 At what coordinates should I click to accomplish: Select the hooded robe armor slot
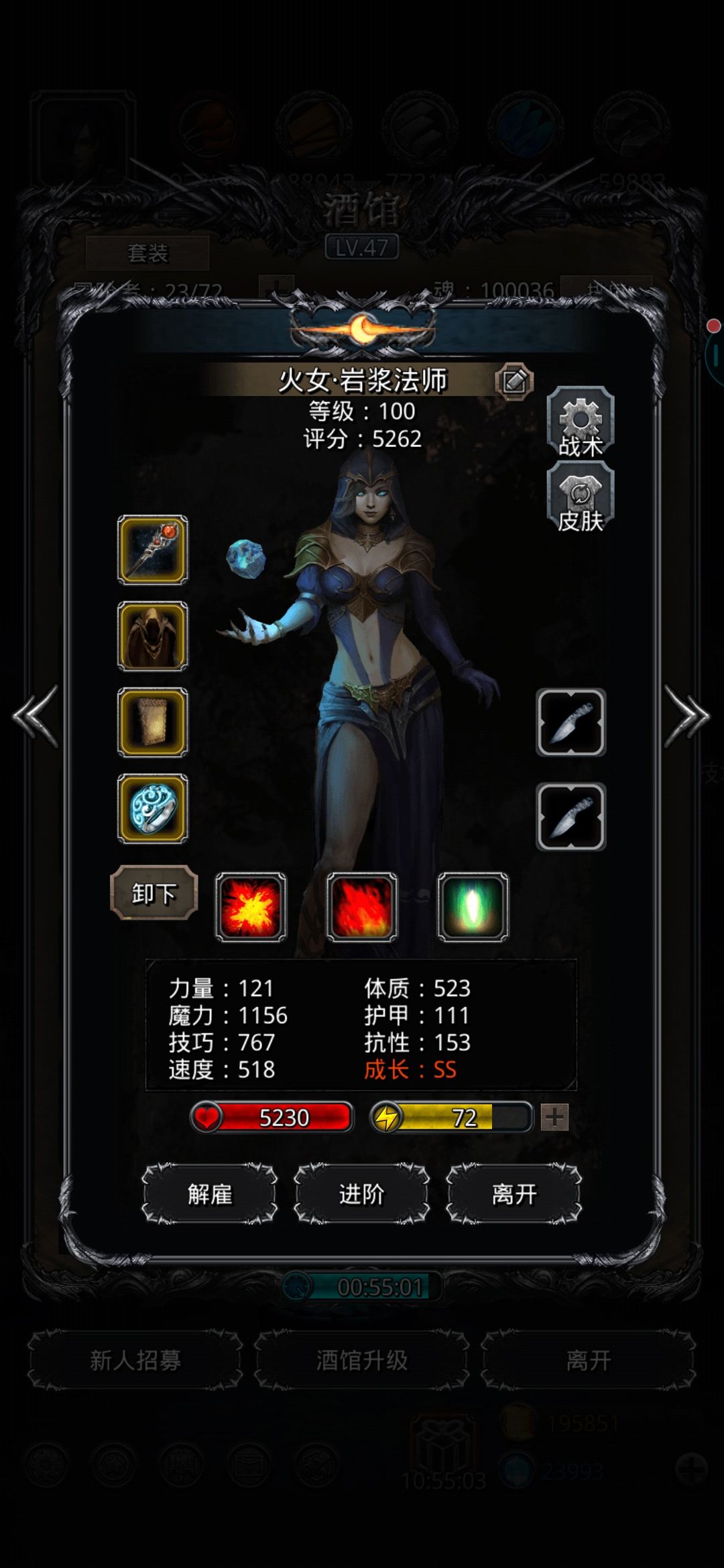coord(153,637)
